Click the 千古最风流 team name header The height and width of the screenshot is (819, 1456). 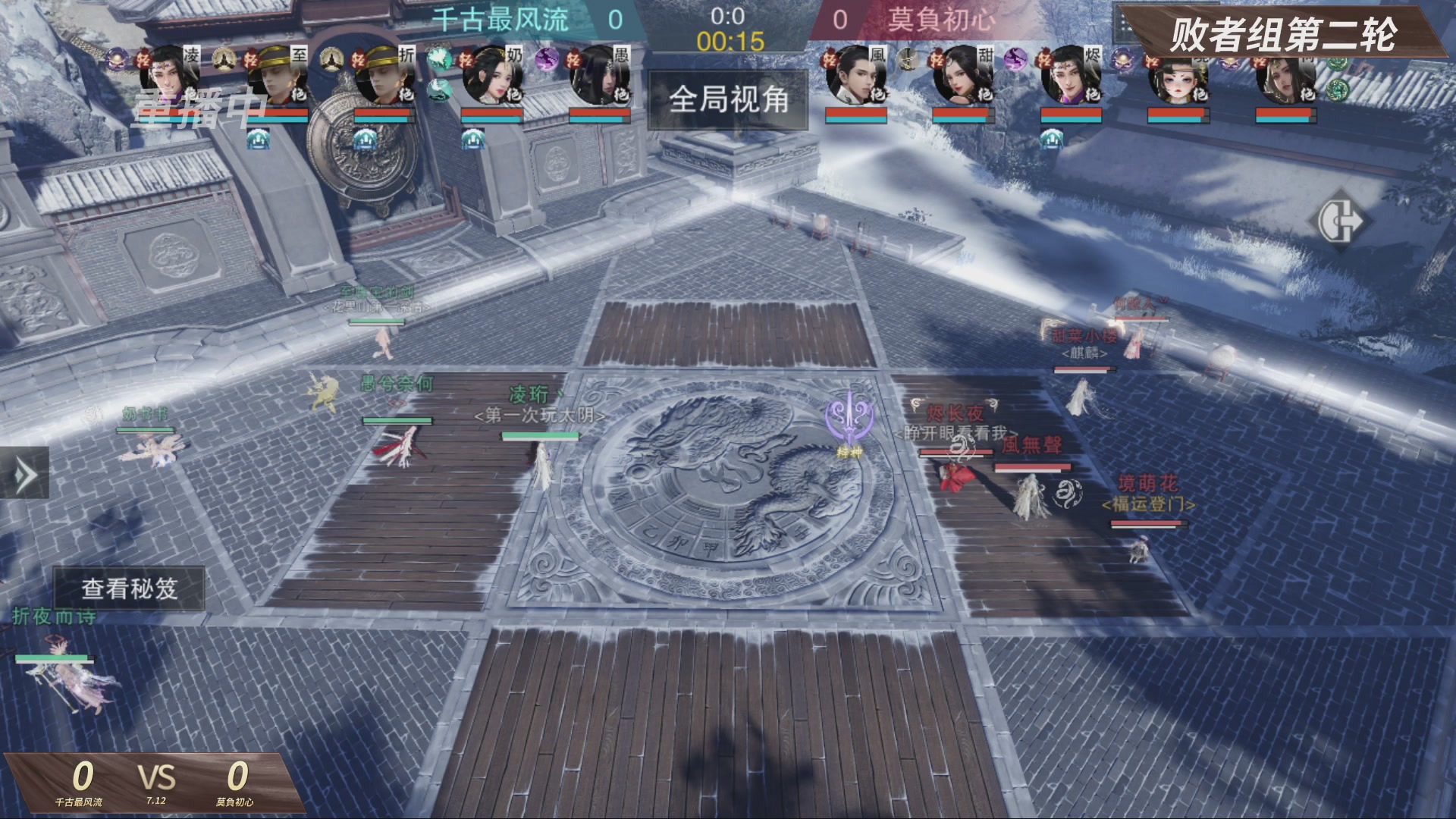(x=500, y=20)
